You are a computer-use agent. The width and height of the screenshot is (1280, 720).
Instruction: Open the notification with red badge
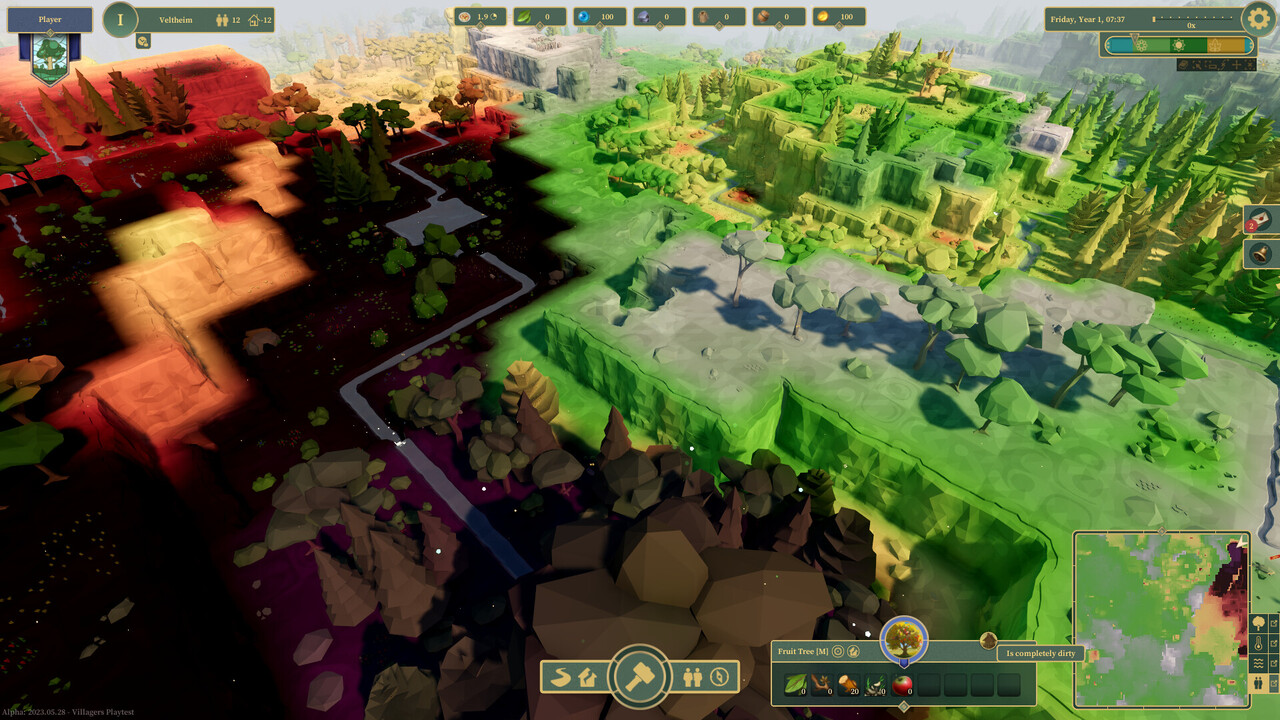coord(1261,220)
